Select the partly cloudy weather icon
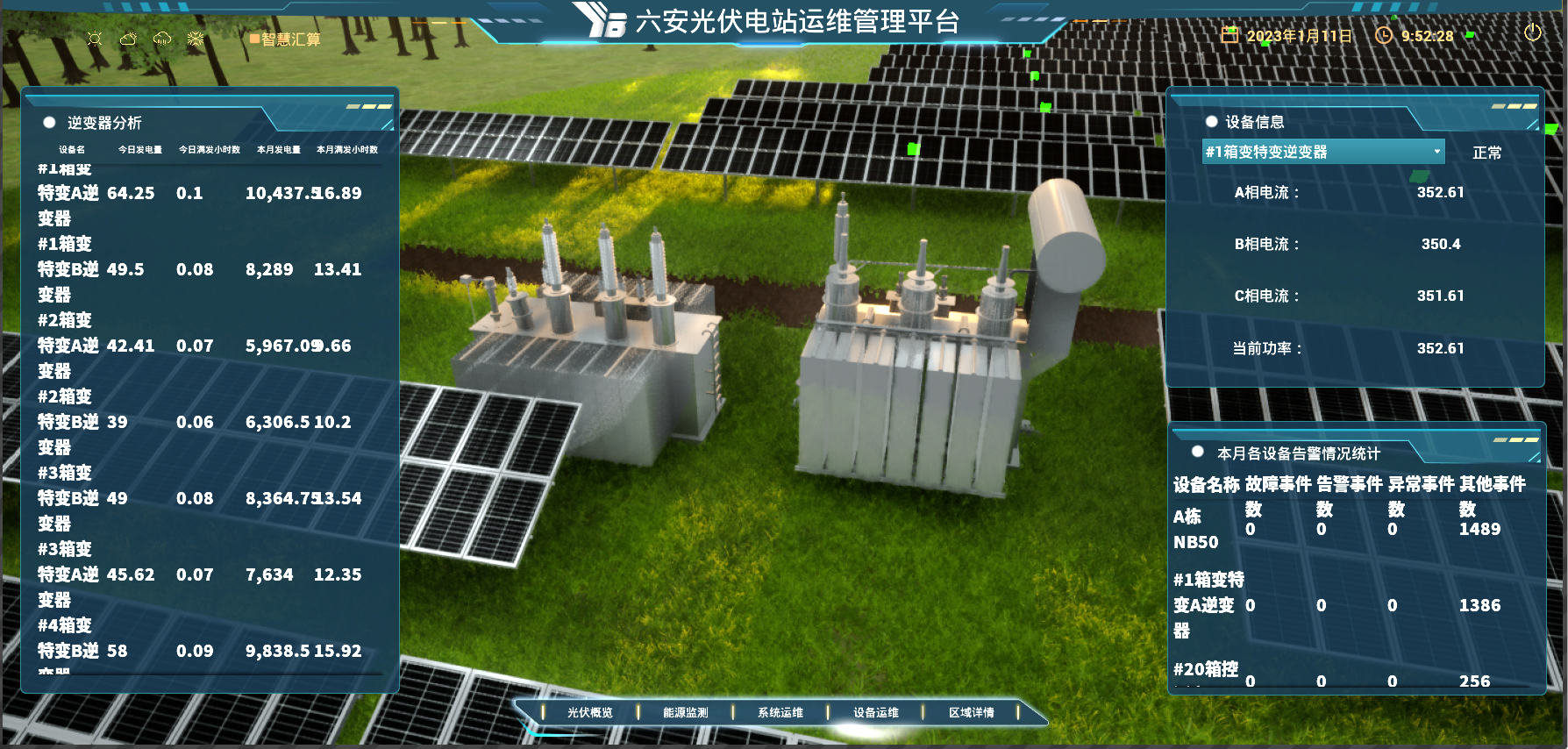This screenshot has width=1568, height=749. point(128,39)
